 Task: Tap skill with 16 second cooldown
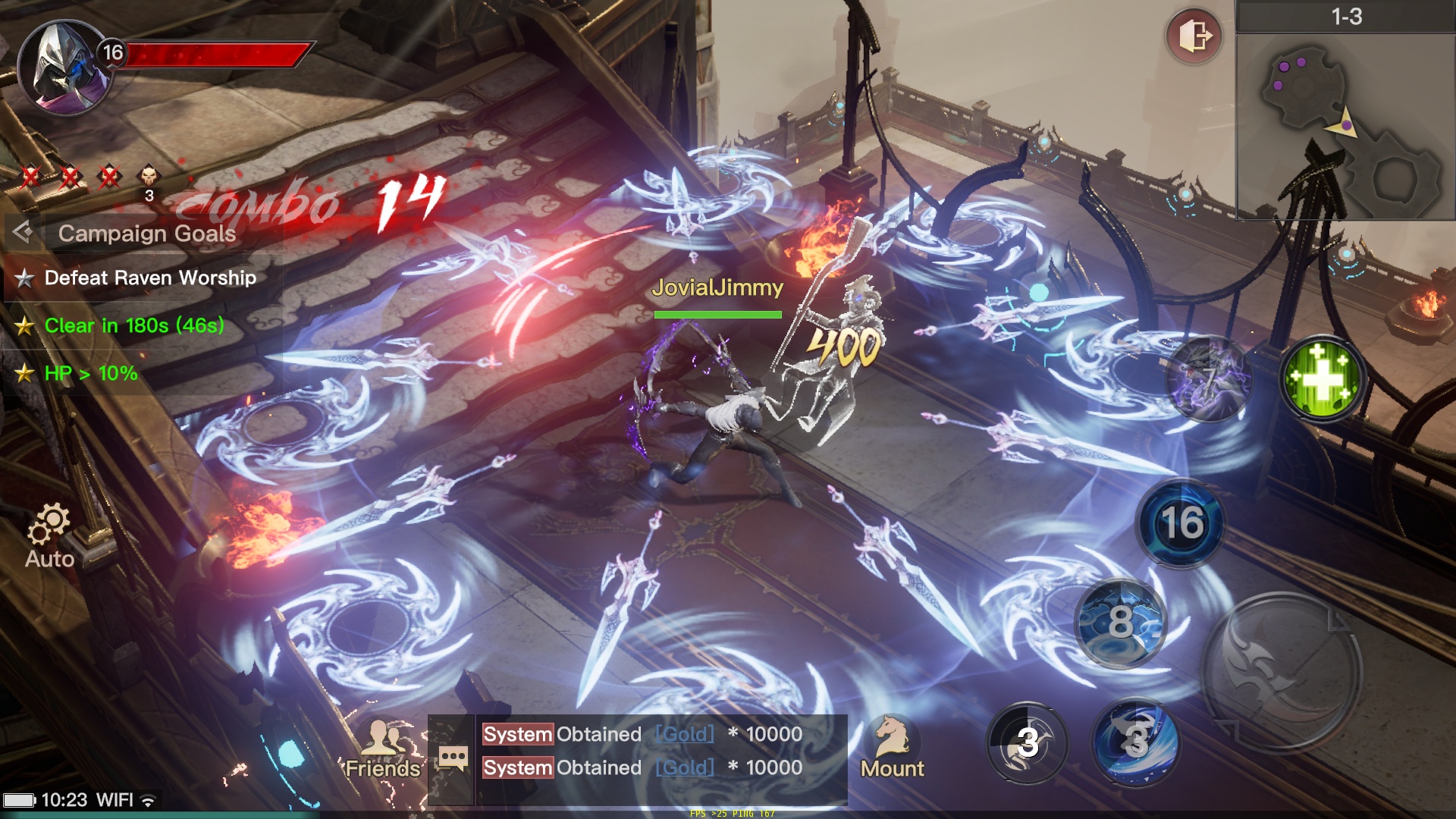click(x=1181, y=523)
